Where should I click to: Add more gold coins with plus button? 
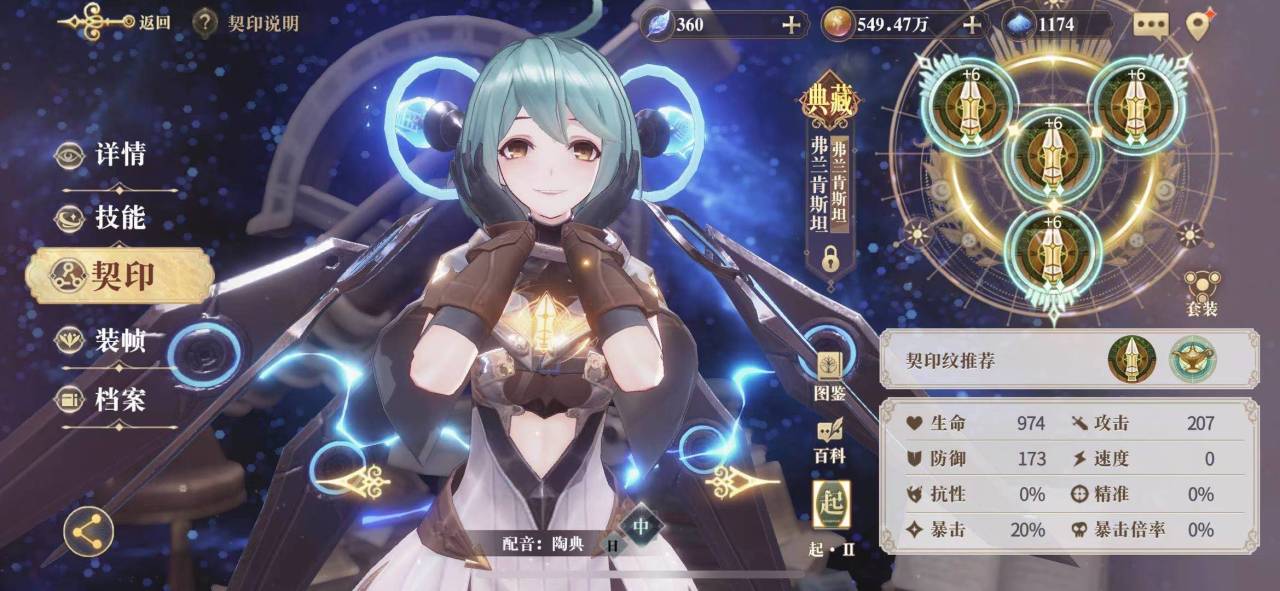[x=970, y=24]
